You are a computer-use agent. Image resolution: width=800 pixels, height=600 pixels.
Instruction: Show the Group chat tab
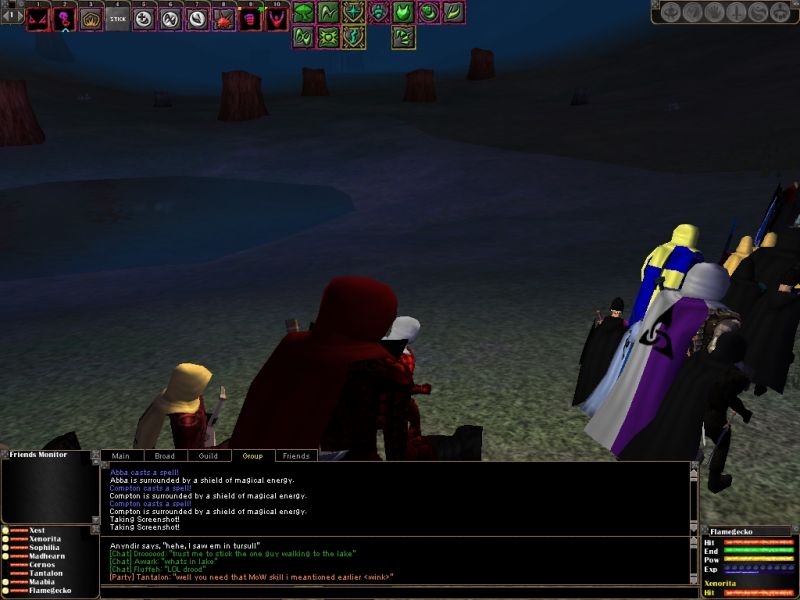point(252,456)
